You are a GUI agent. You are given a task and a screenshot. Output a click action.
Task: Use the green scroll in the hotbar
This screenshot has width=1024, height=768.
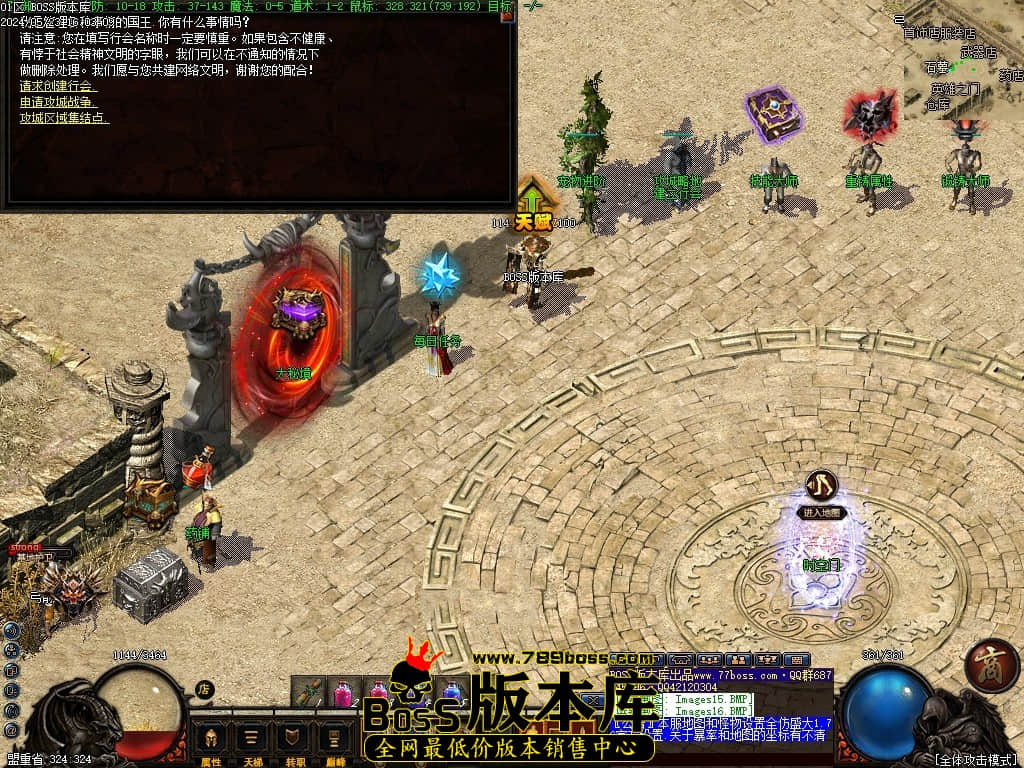click(309, 690)
